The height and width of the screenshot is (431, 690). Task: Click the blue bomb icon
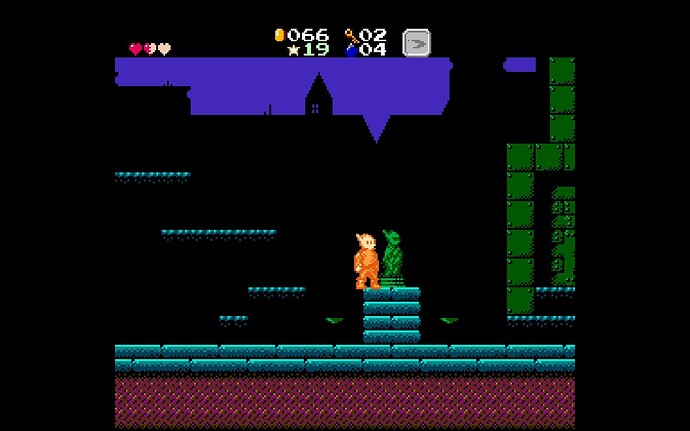coord(351,50)
